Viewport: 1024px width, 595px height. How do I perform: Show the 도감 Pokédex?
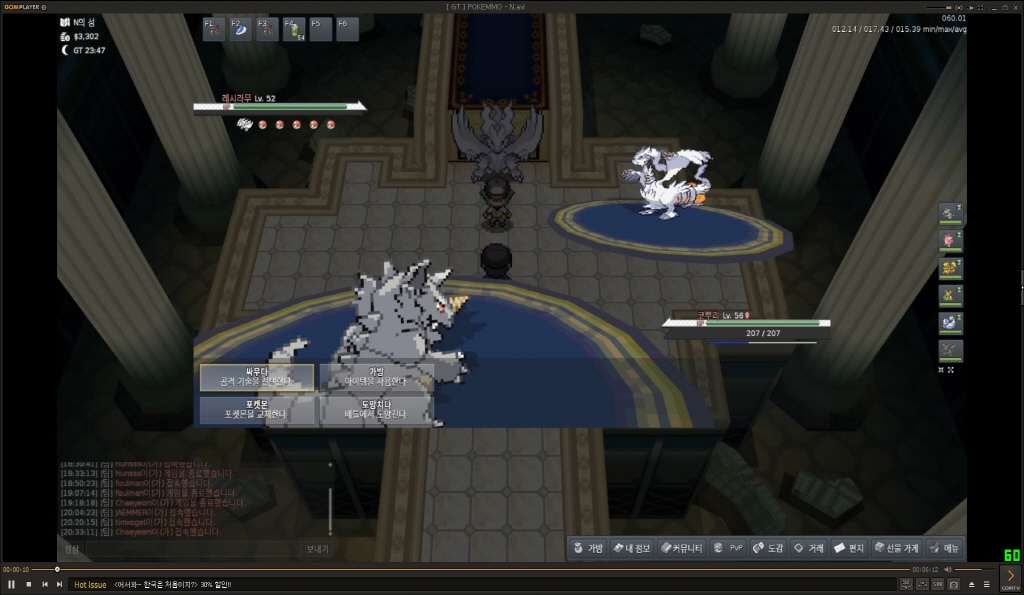768,548
